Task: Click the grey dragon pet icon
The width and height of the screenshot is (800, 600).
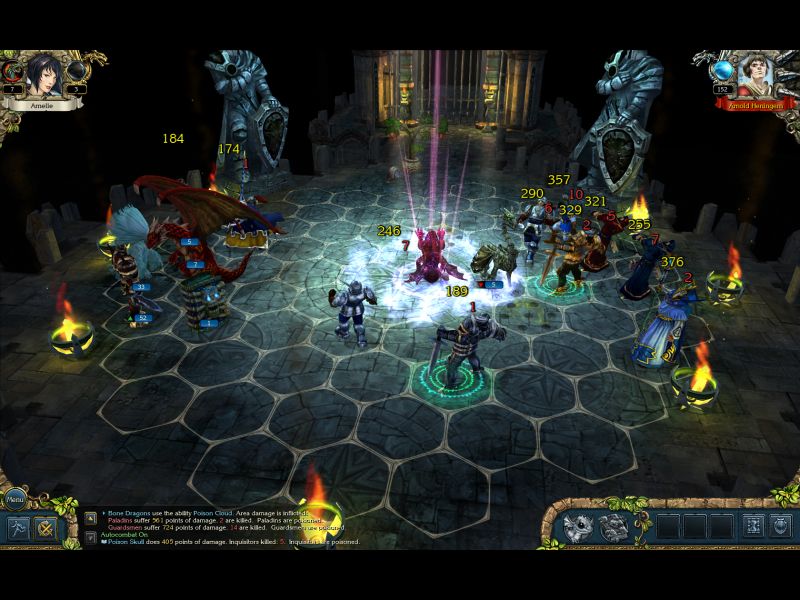Action: point(579,527)
